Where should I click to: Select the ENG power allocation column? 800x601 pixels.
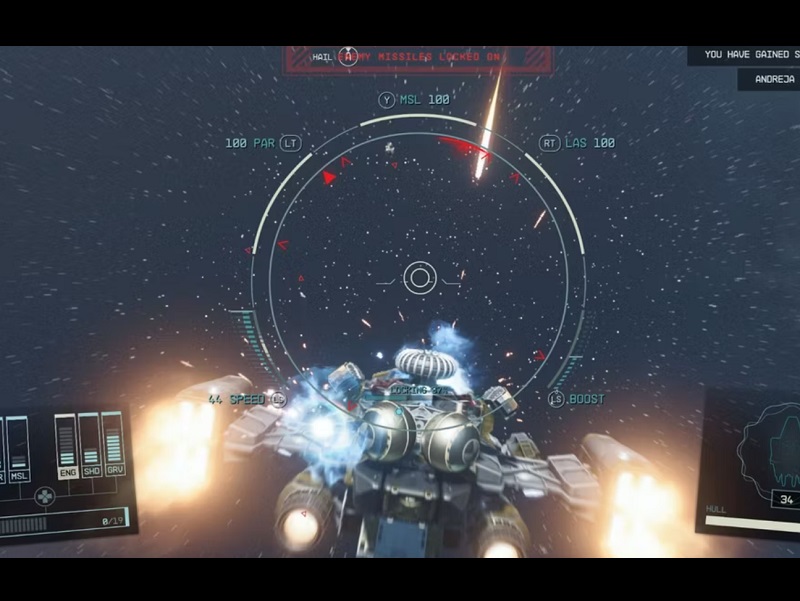[67, 445]
